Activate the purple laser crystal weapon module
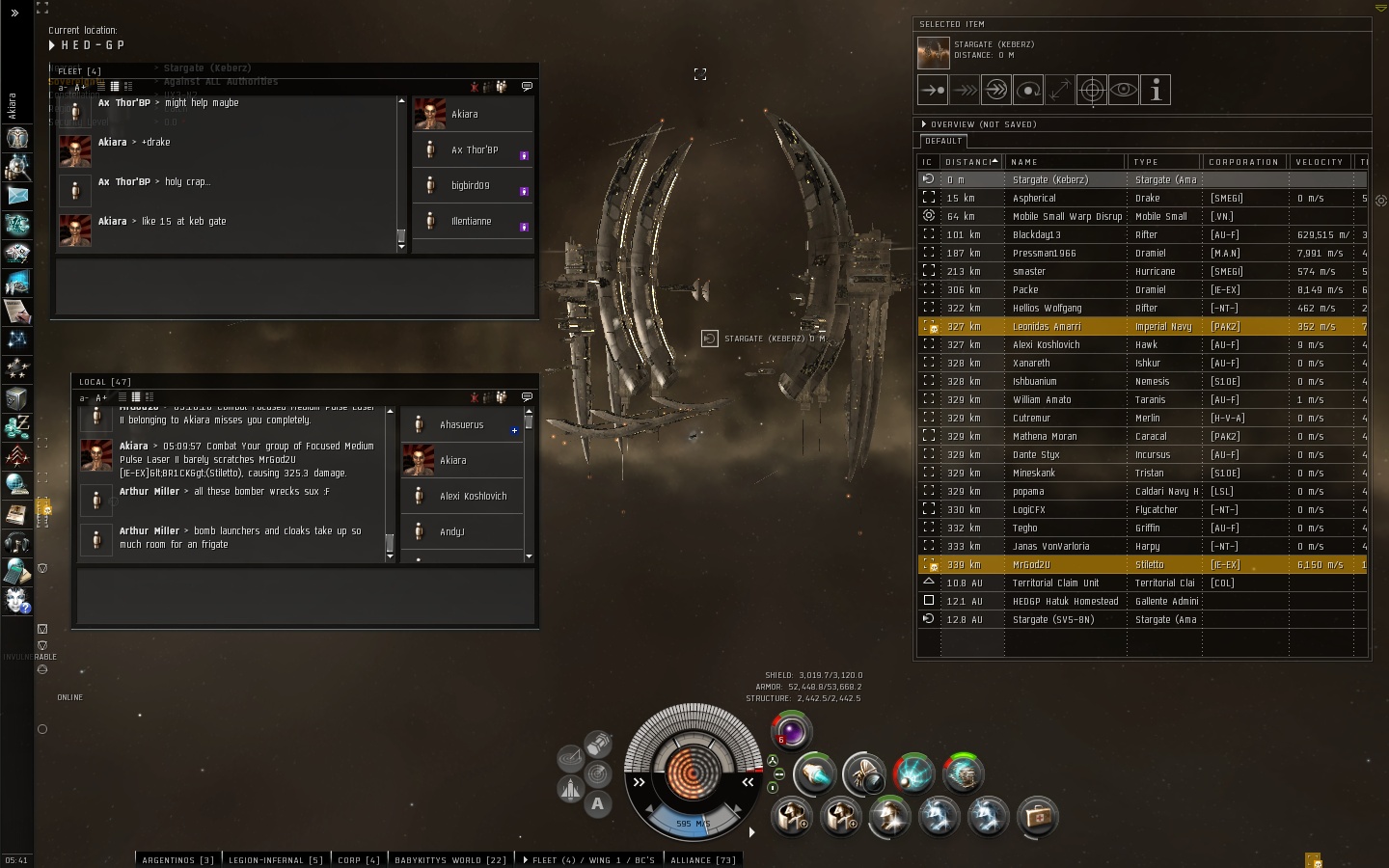The width and height of the screenshot is (1389, 868). click(x=792, y=733)
